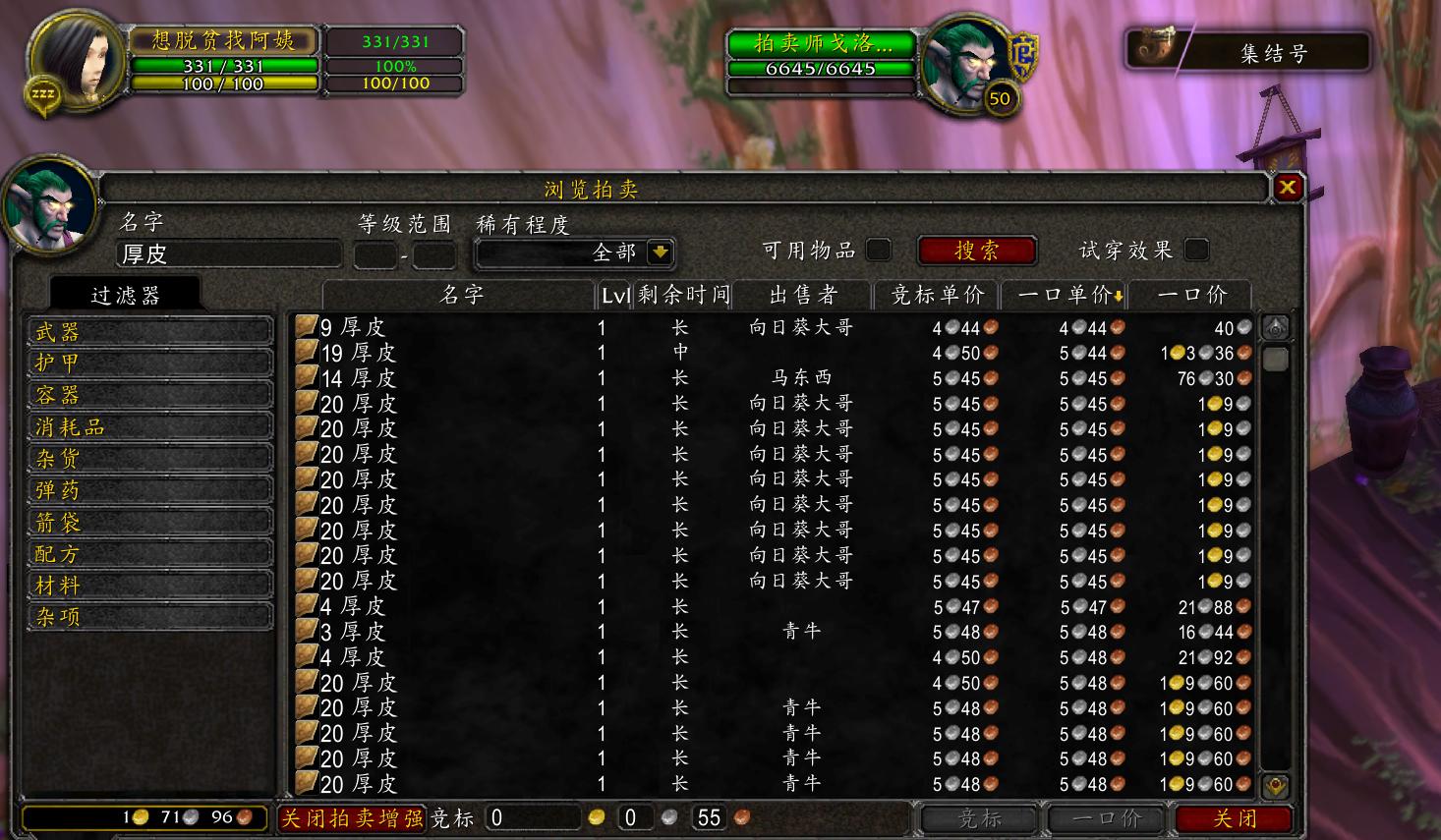Select the 材料 filter category
The height and width of the screenshot is (840, 1441).
click(148, 584)
